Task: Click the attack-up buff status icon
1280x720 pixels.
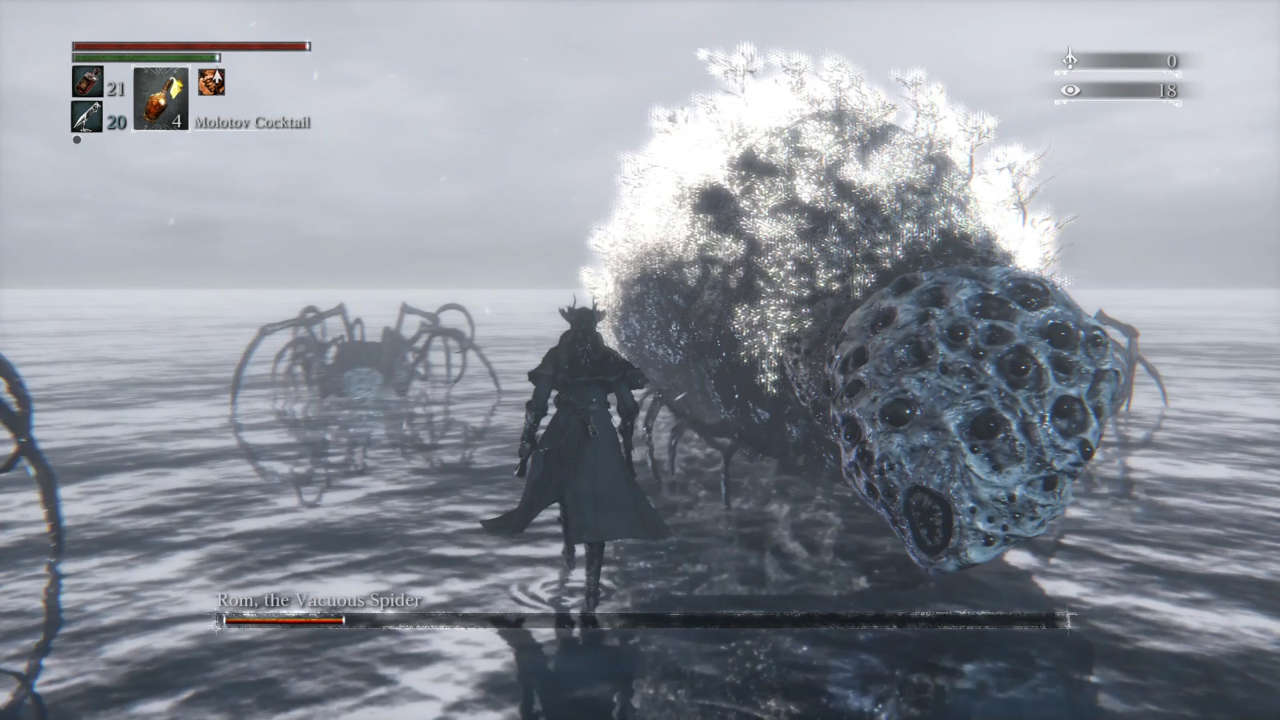Action: (211, 82)
